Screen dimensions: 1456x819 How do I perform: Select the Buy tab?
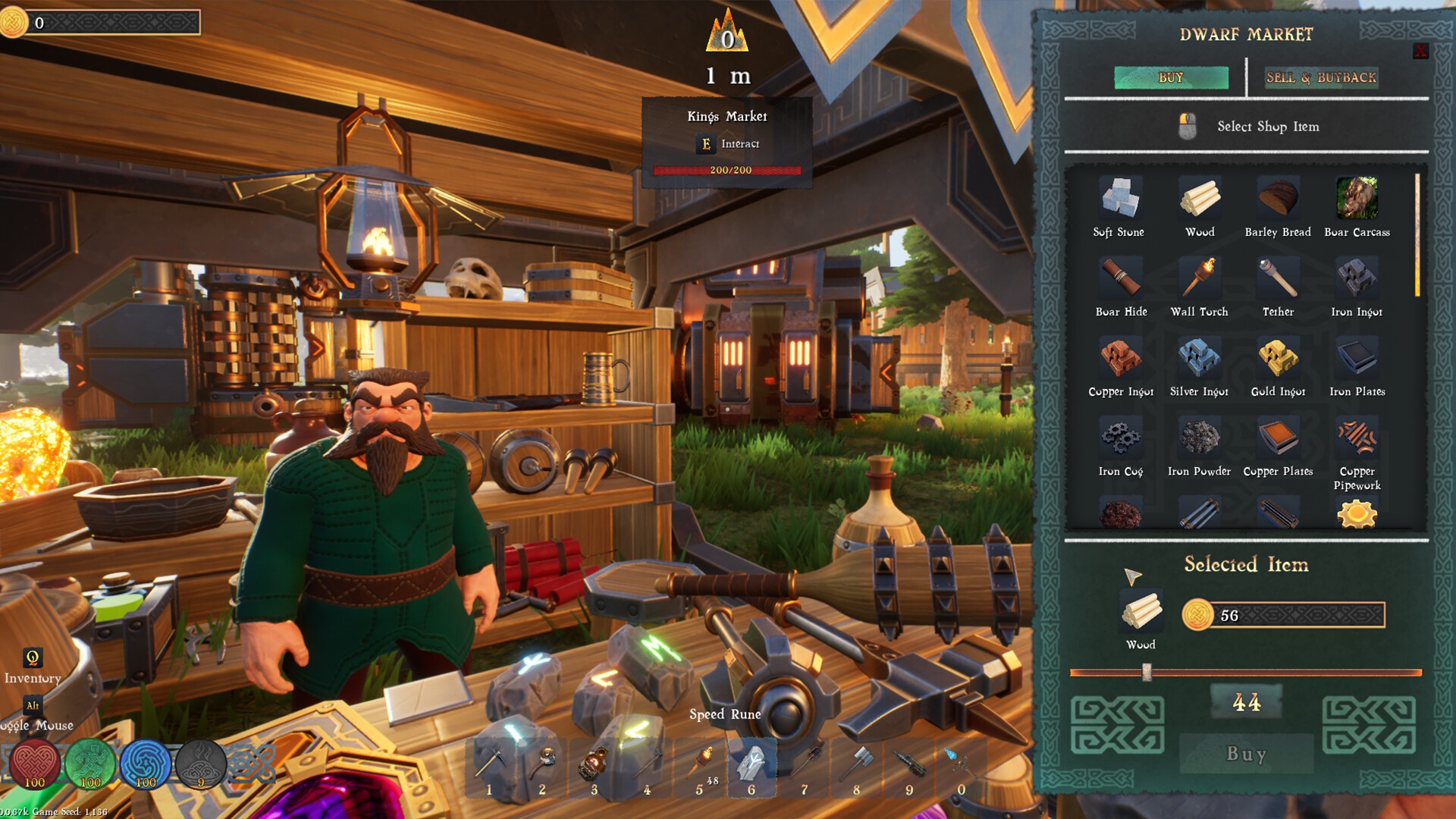tap(1171, 77)
